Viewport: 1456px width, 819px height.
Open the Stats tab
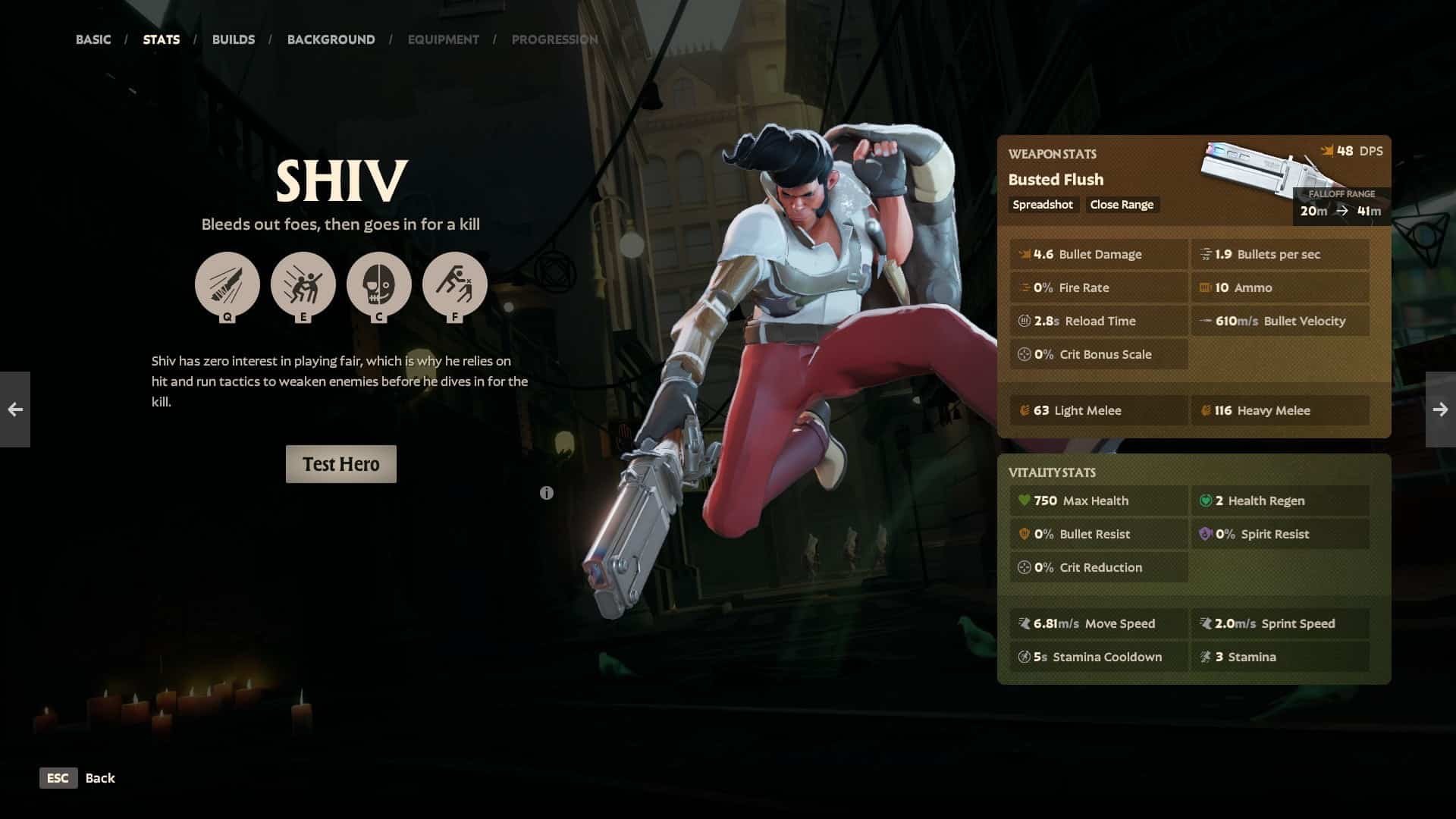point(162,39)
